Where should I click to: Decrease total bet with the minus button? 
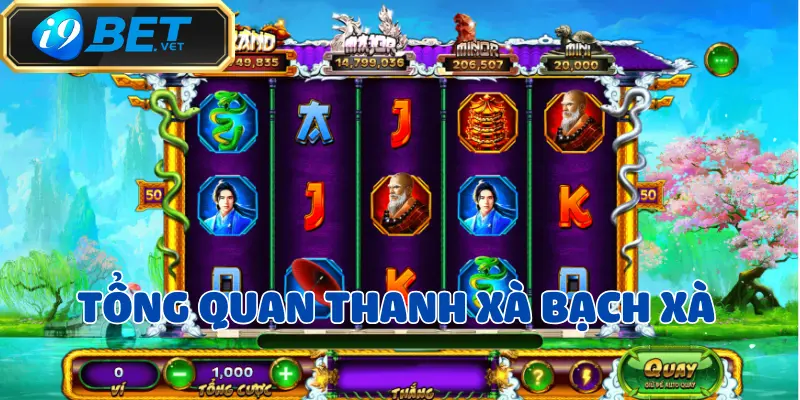pyautogui.click(x=176, y=374)
